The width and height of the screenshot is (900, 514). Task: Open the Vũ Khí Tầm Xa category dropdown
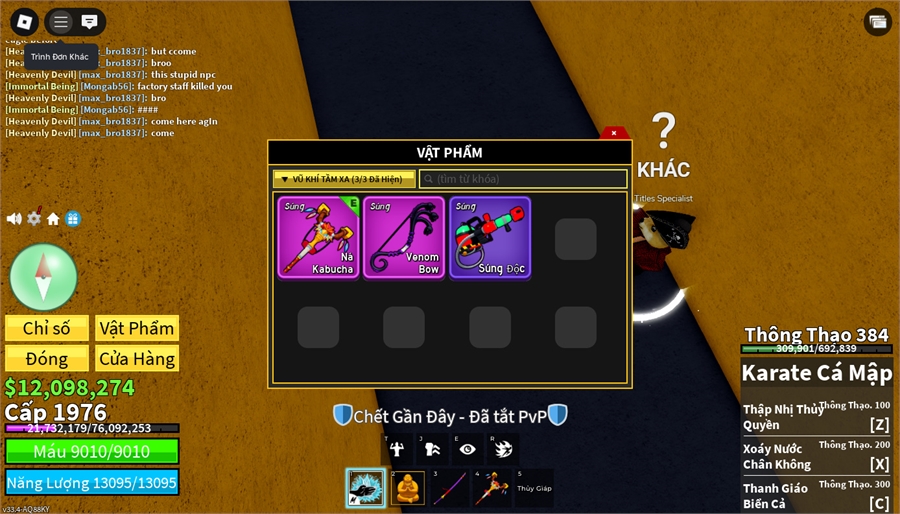click(x=344, y=179)
